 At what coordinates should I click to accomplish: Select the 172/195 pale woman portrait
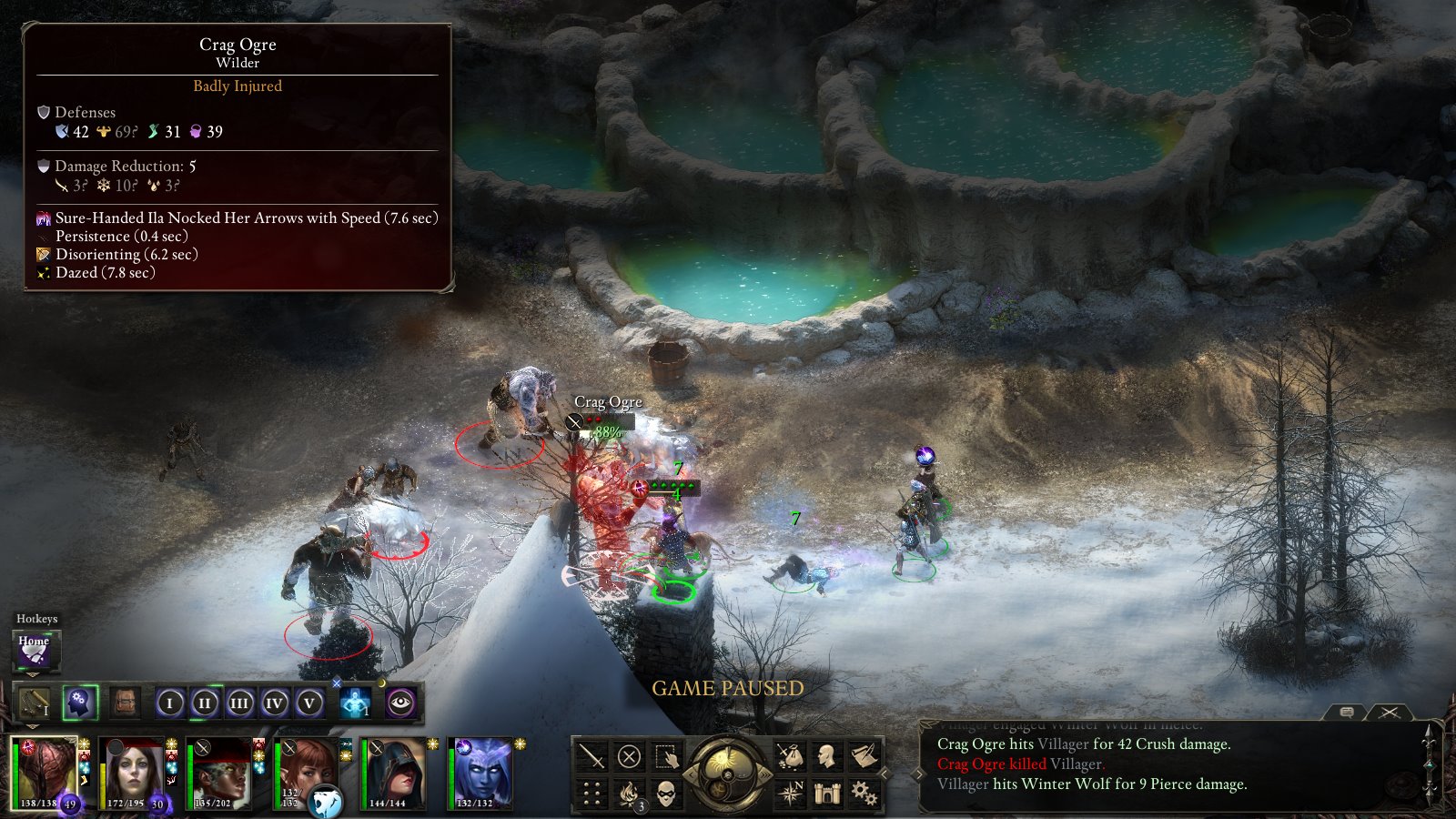pyautogui.click(x=133, y=773)
